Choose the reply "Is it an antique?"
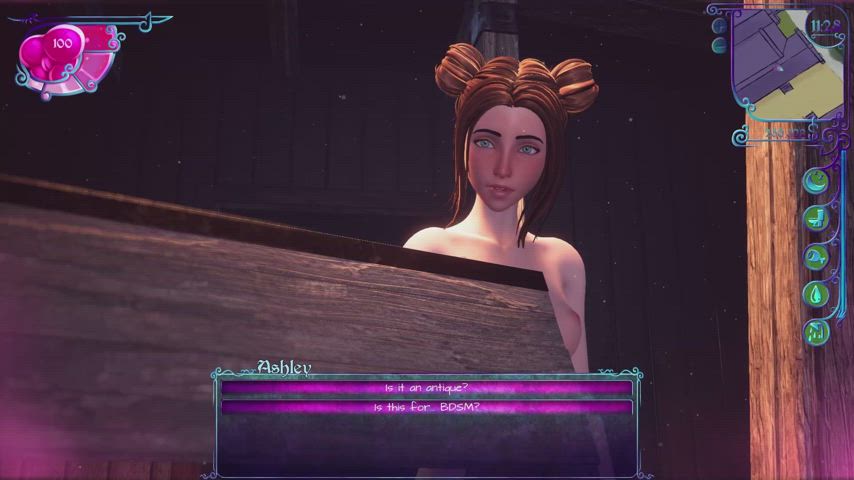854x480 pixels. point(427,388)
